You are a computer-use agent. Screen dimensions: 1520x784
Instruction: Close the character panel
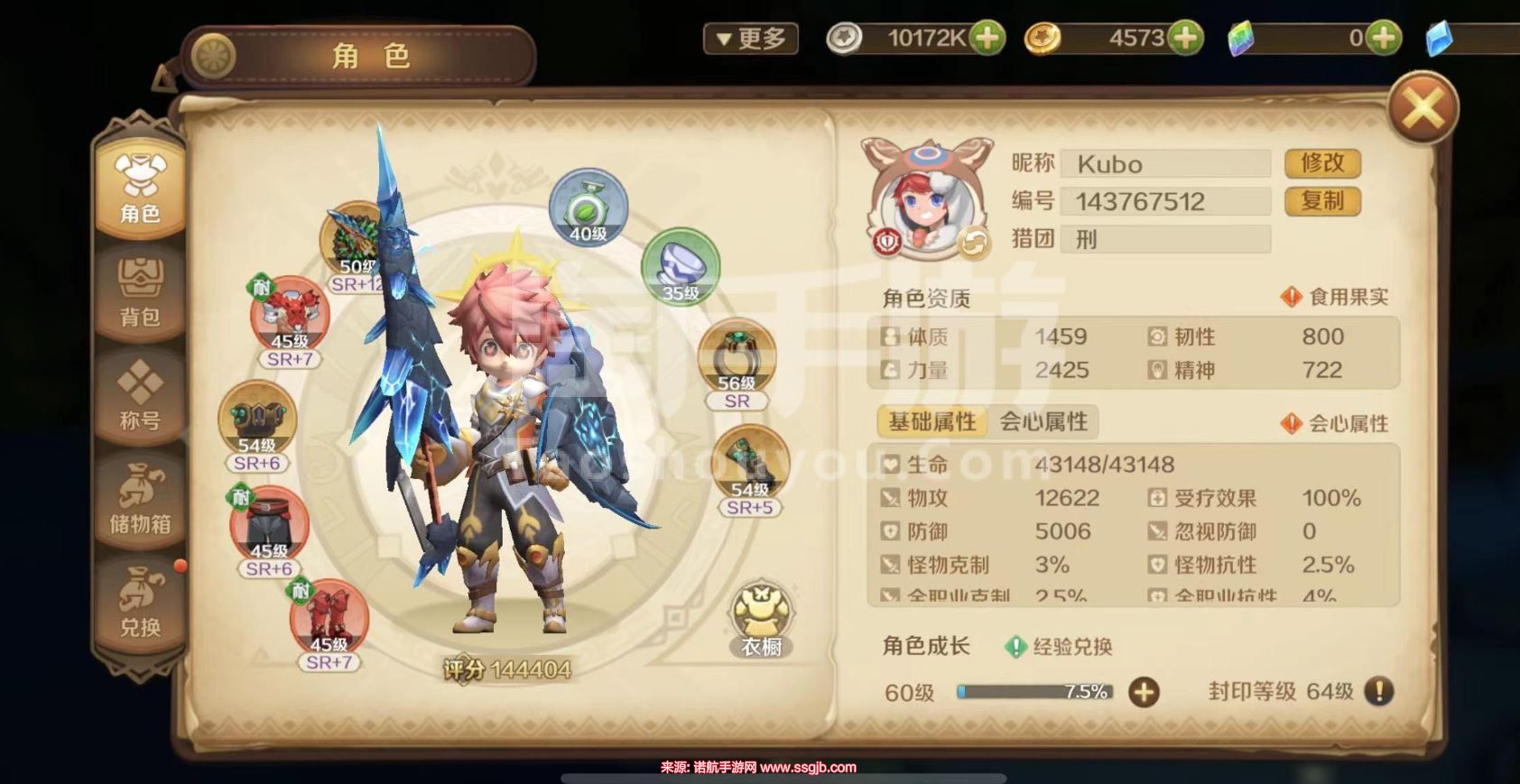1423,109
